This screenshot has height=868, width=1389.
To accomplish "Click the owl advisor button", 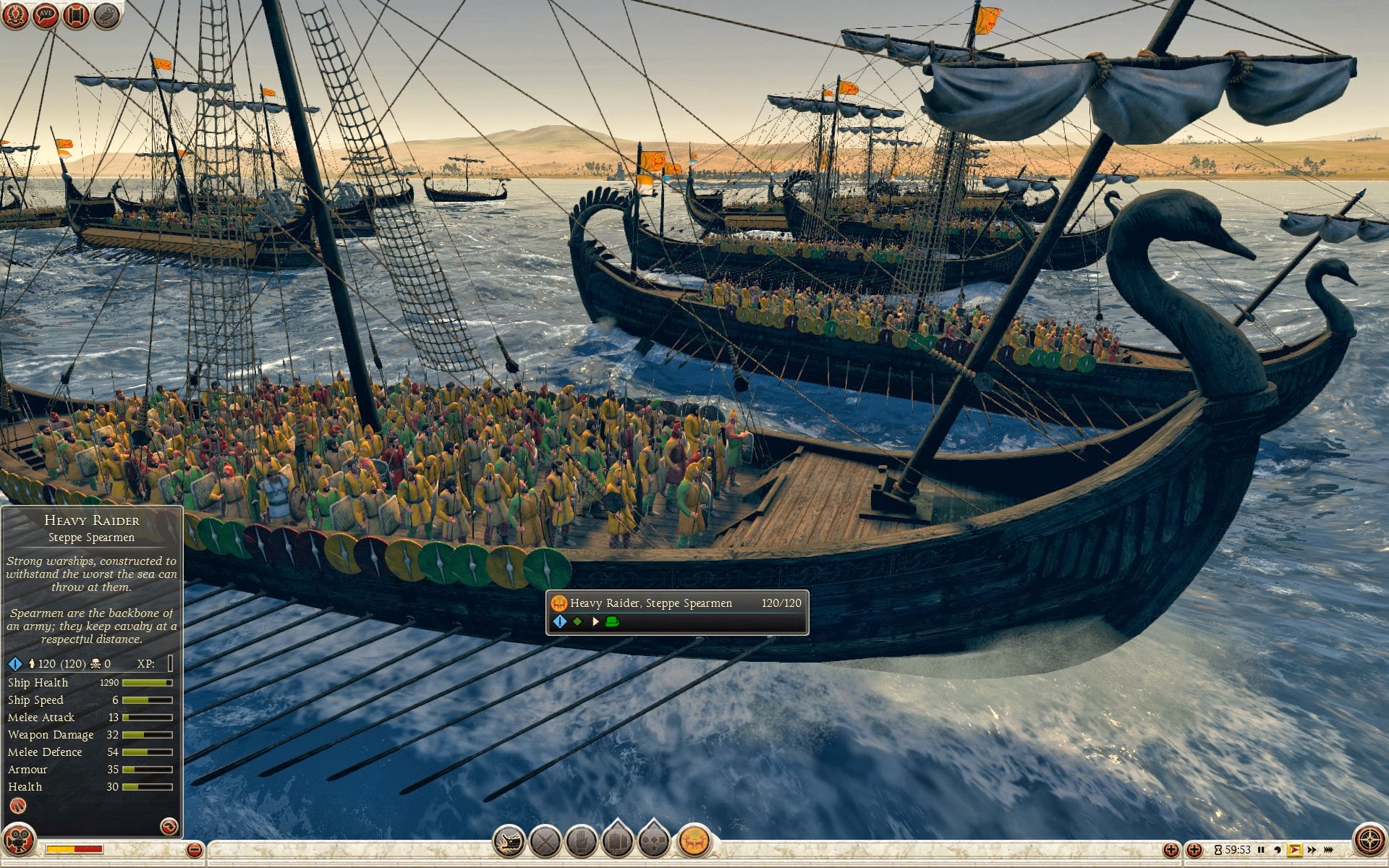I will click(x=106, y=14).
